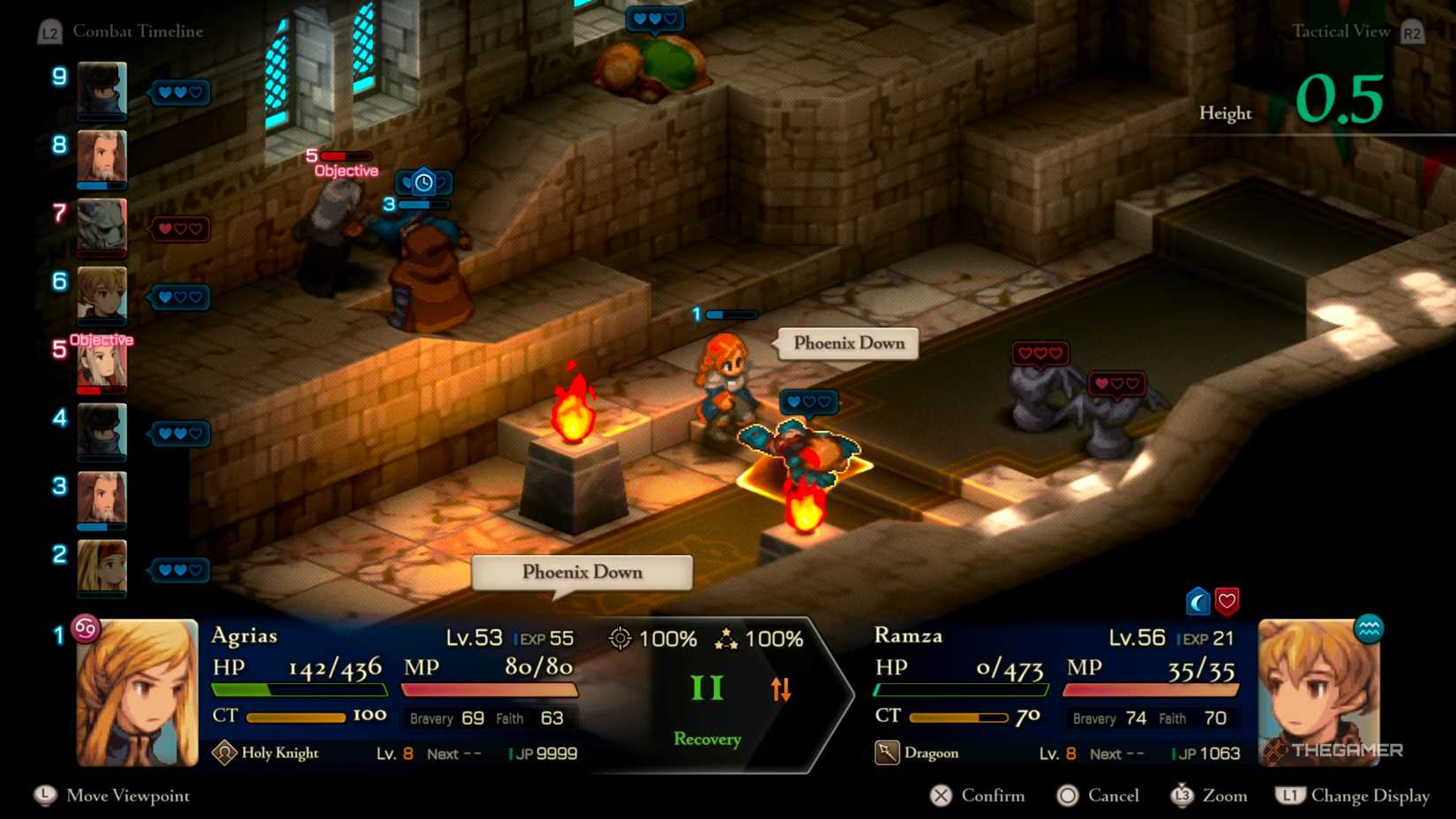This screenshot has height=819, width=1456.
Task: Select turn 8 bearded man portrait in timeline
Action: click(101, 158)
